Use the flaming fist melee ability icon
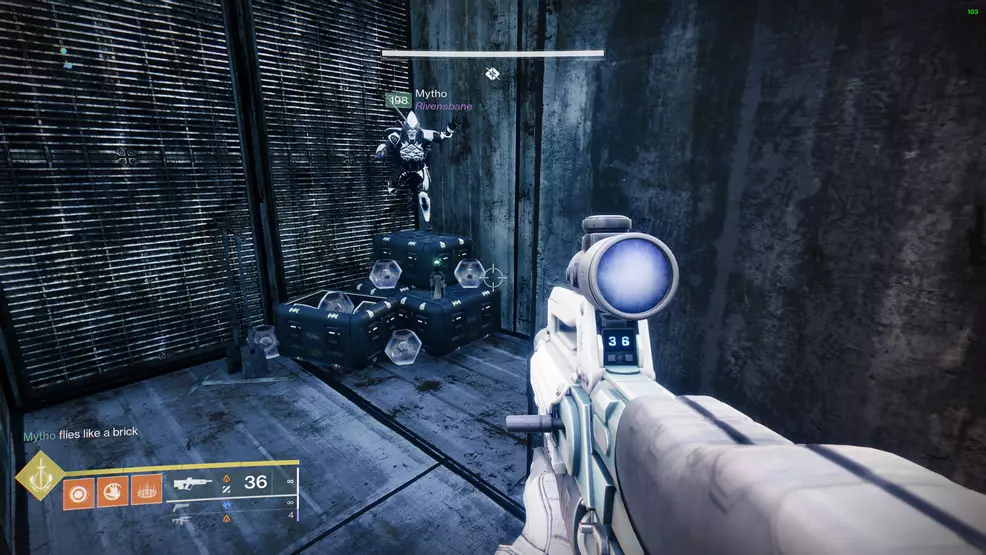The width and height of the screenshot is (986, 555). tap(112, 491)
